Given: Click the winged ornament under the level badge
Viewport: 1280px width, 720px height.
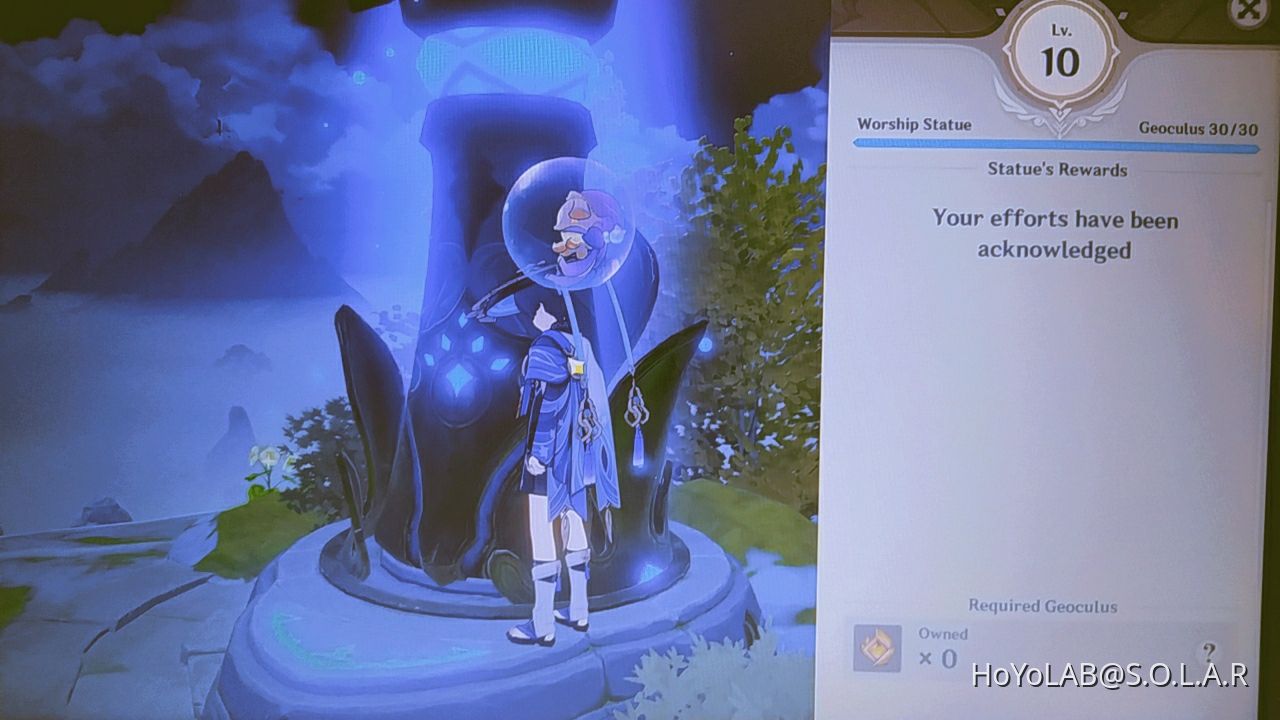Looking at the screenshot, I should [1060, 107].
